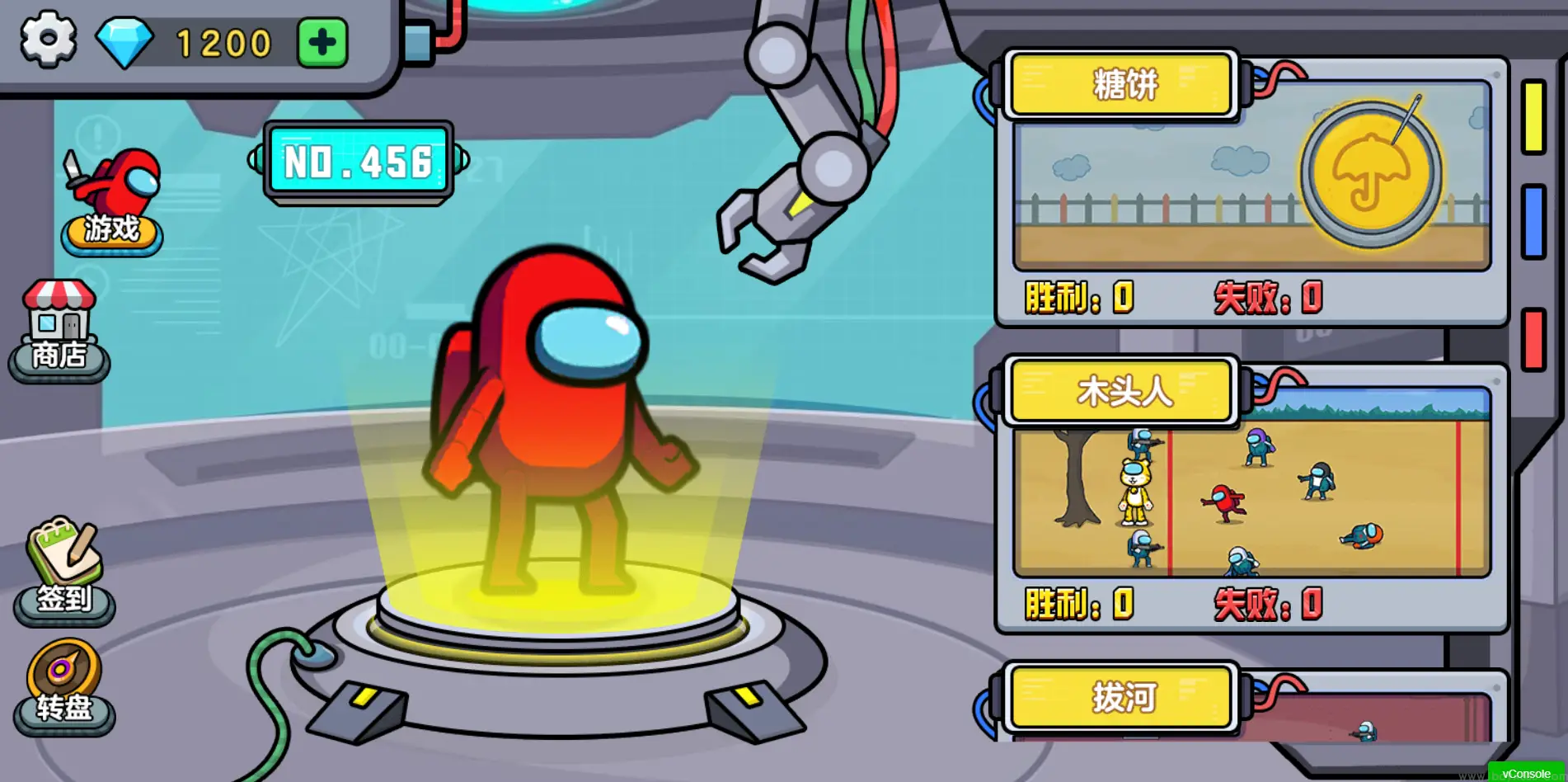1568x782 pixels.
Task: Add diamonds with the green plus button
Action: tap(322, 42)
